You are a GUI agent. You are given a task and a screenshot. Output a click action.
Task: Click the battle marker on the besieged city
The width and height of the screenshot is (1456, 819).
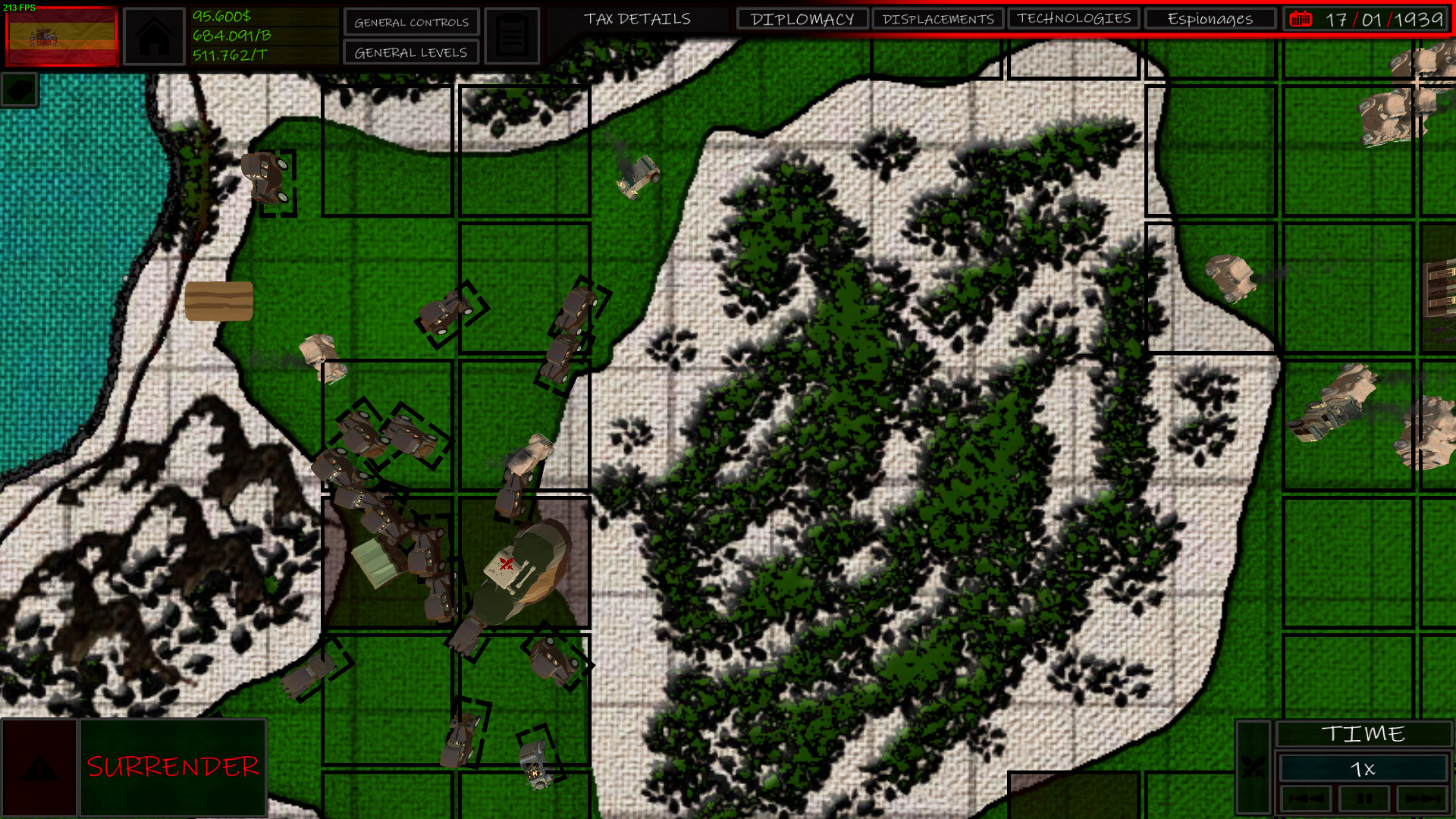tap(507, 565)
